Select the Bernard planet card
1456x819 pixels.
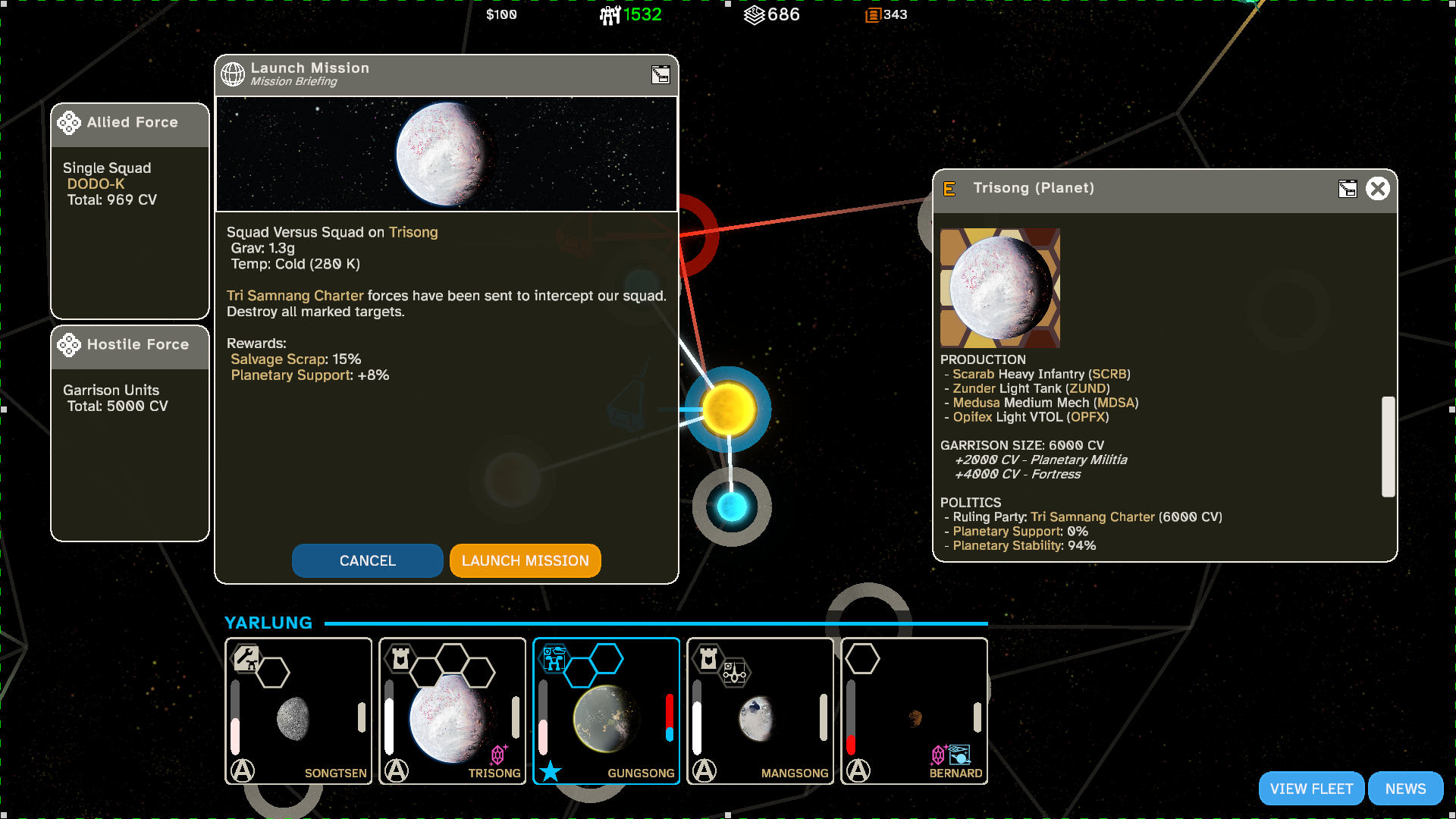pyautogui.click(x=914, y=711)
